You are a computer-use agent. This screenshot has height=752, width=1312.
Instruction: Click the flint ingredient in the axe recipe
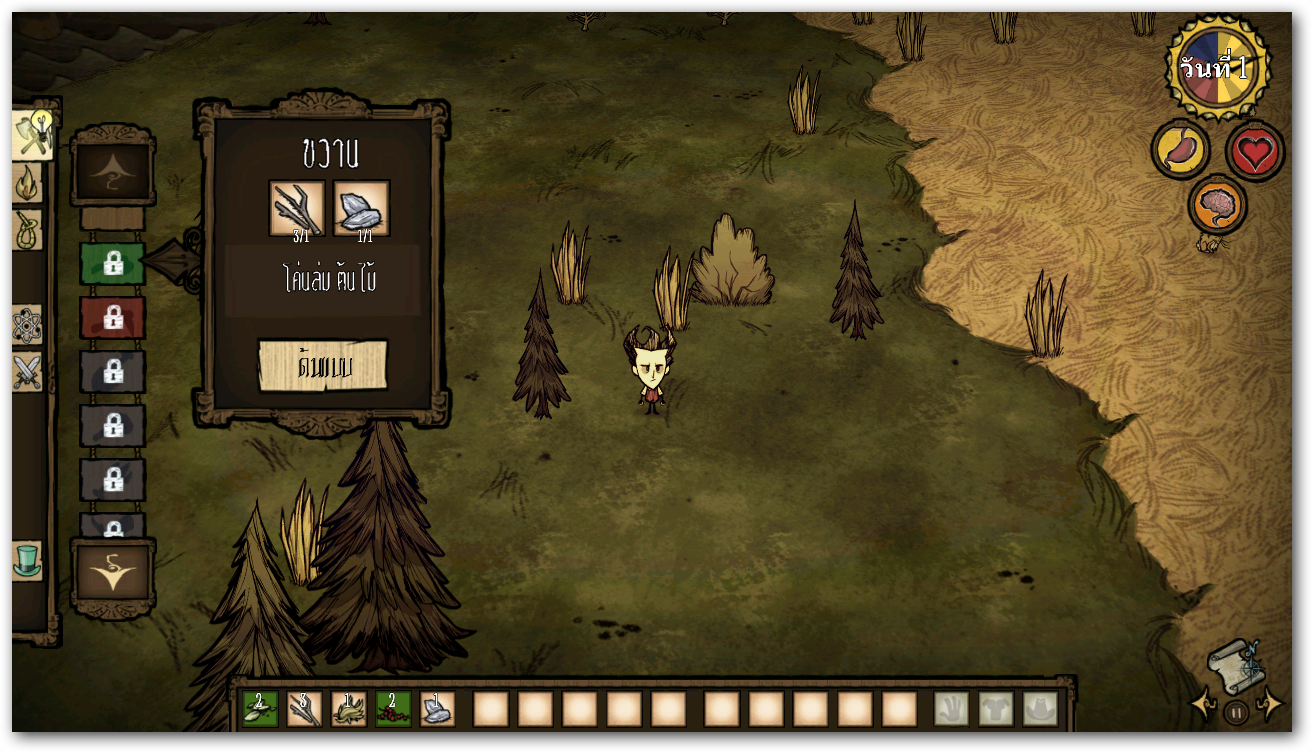(361, 208)
